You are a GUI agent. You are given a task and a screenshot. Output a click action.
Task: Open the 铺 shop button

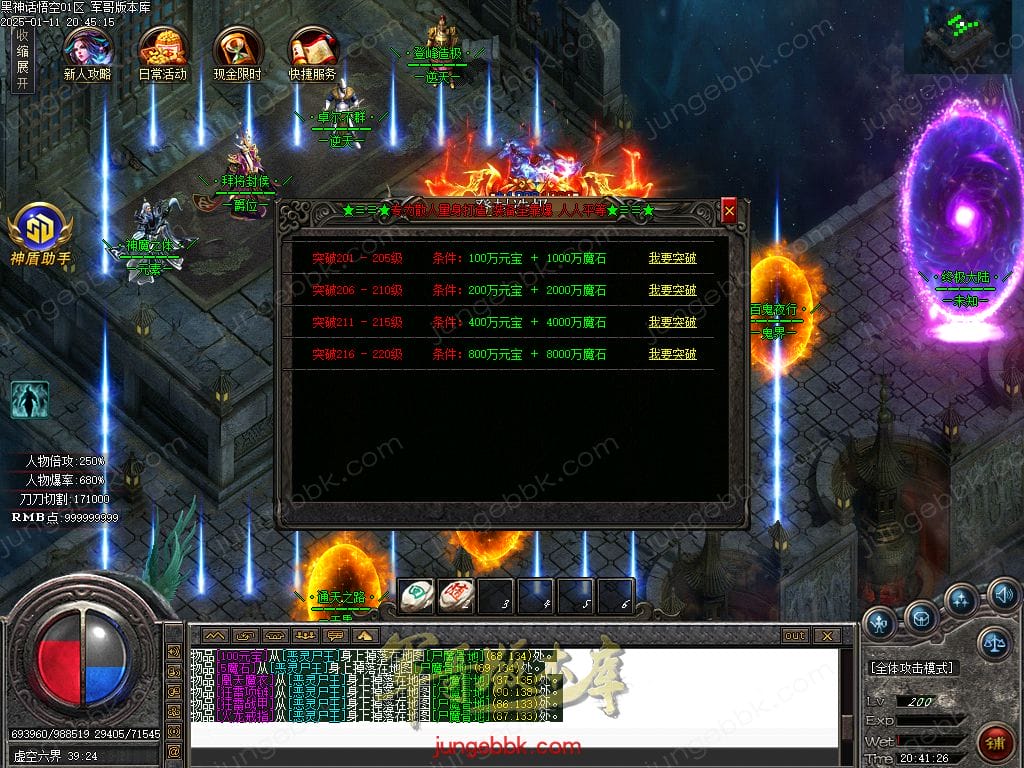(996, 742)
